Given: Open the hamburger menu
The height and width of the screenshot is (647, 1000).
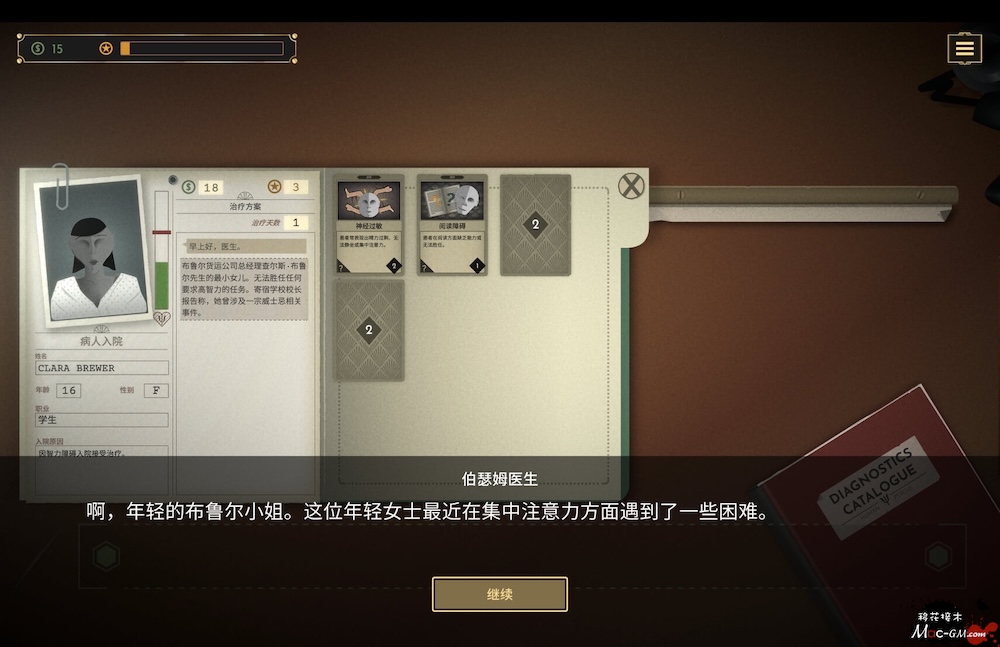Looking at the screenshot, I should (x=964, y=48).
